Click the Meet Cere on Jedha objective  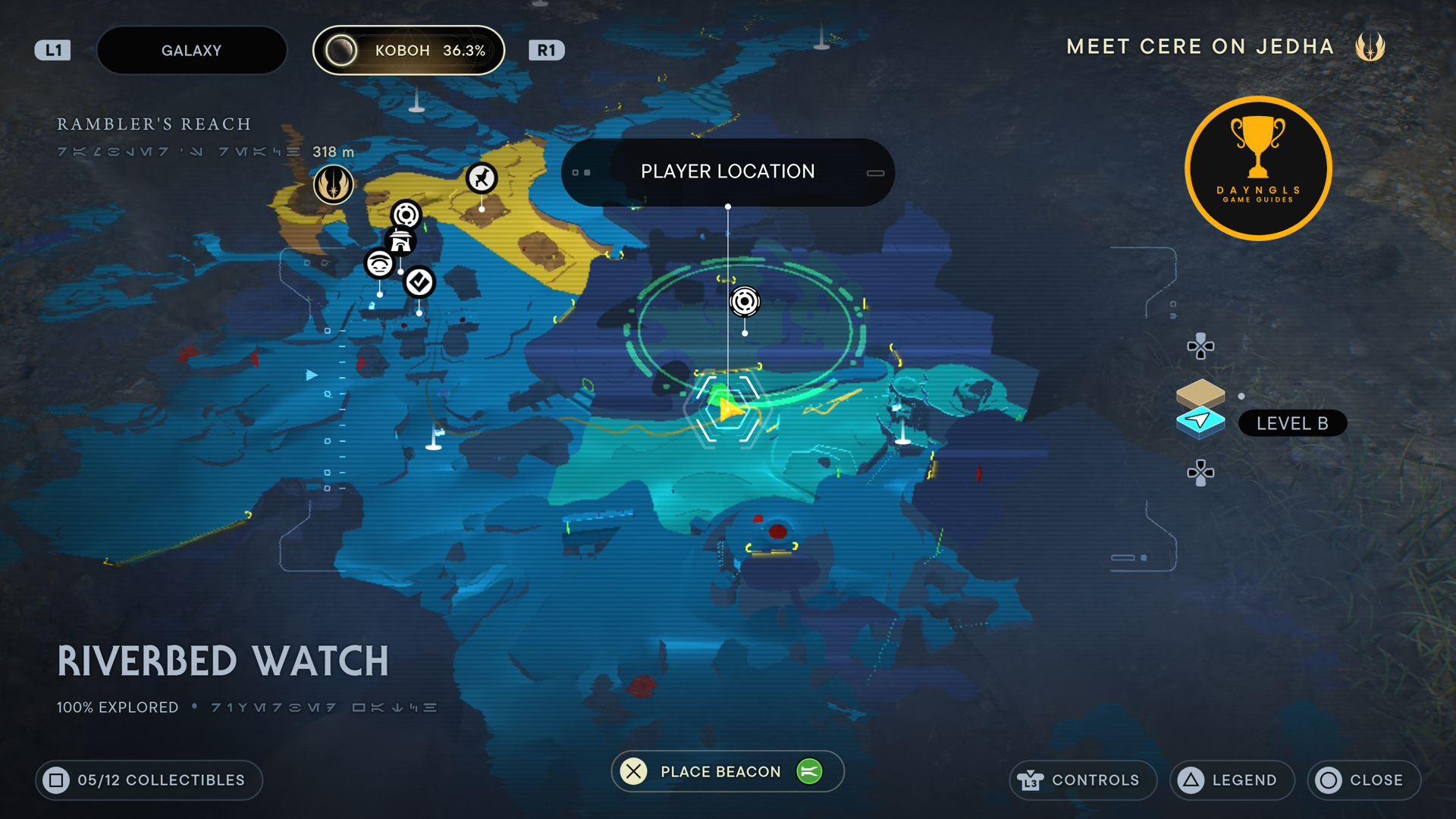(x=1200, y=47)
